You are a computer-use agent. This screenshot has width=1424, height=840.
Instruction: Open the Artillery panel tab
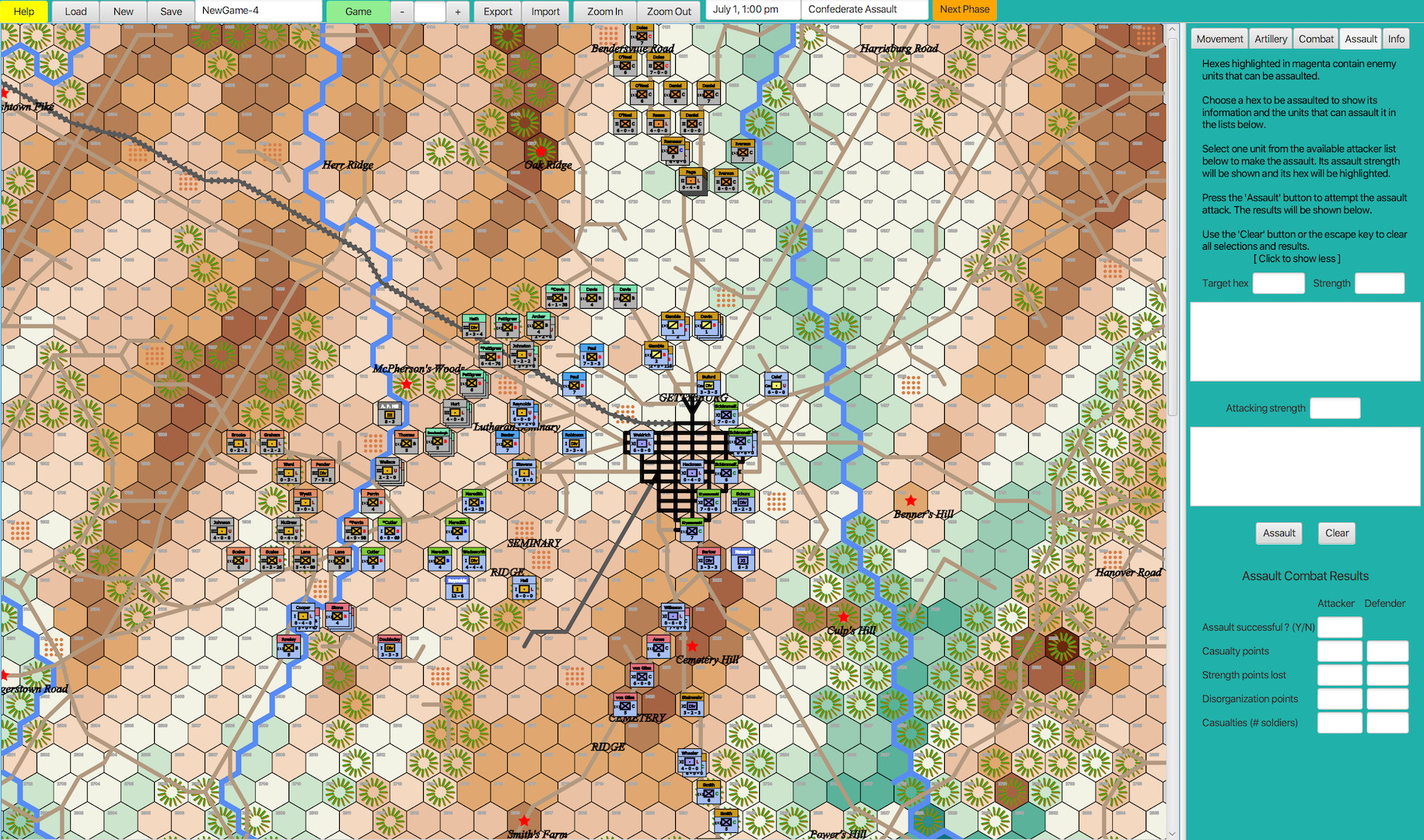[x=1270, y=38]
